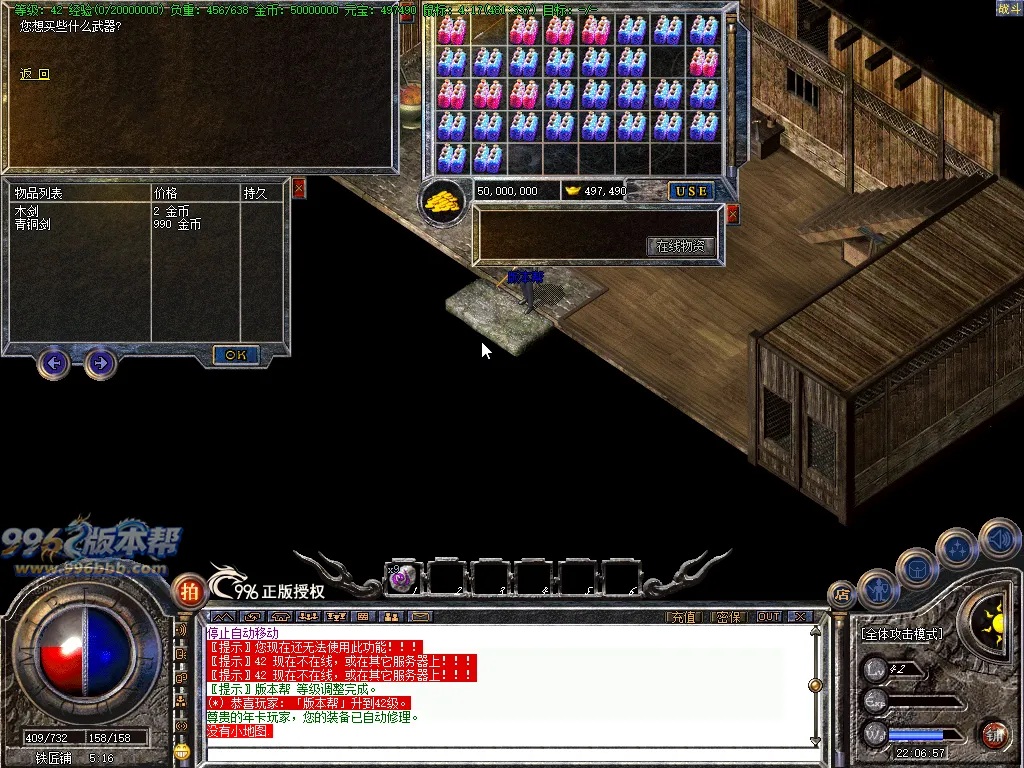
Task: Go to previous shop page with left arrow
Action: (x=54, y=362)
